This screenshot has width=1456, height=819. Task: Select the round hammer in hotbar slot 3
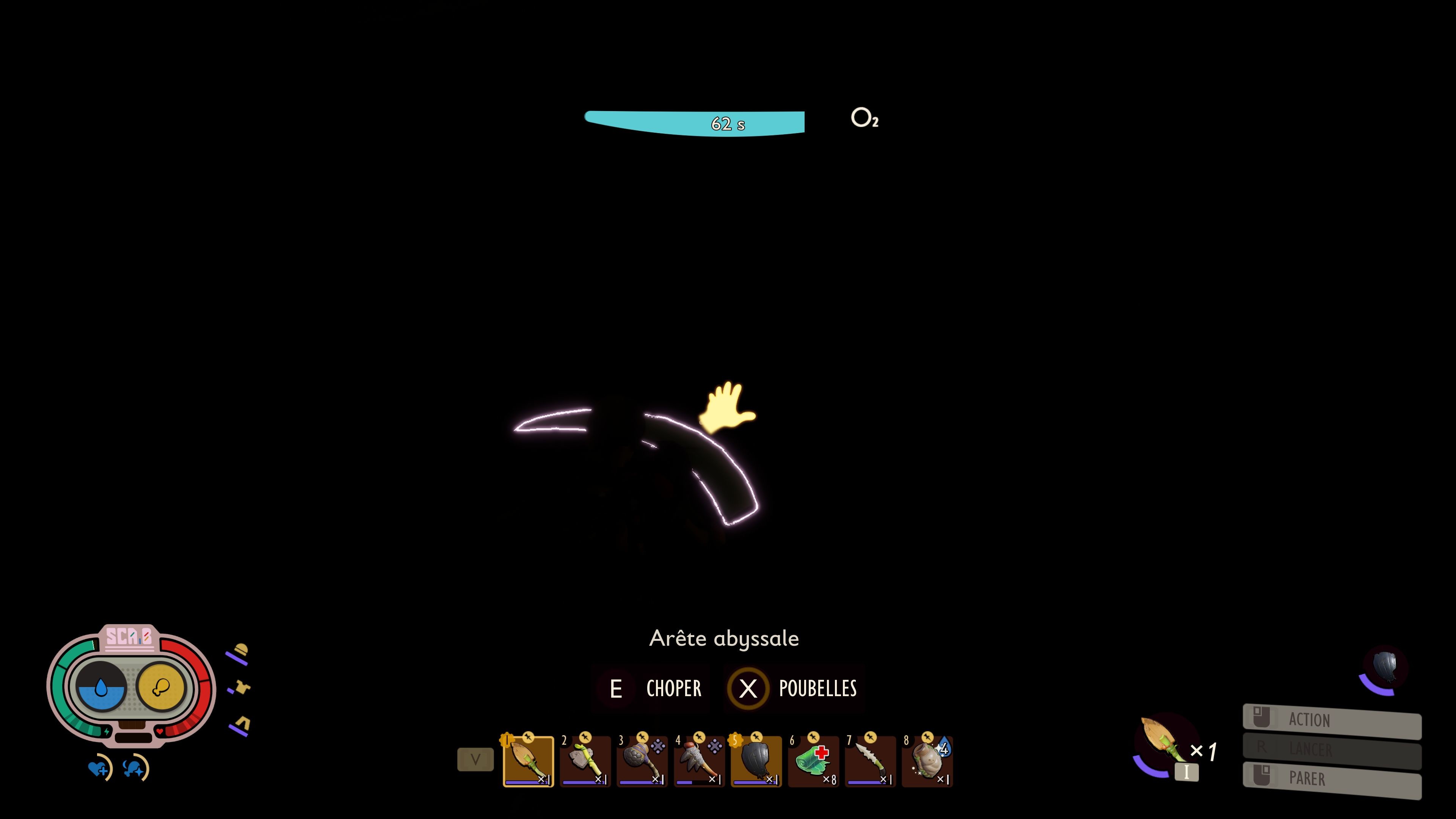coord(643,762)
